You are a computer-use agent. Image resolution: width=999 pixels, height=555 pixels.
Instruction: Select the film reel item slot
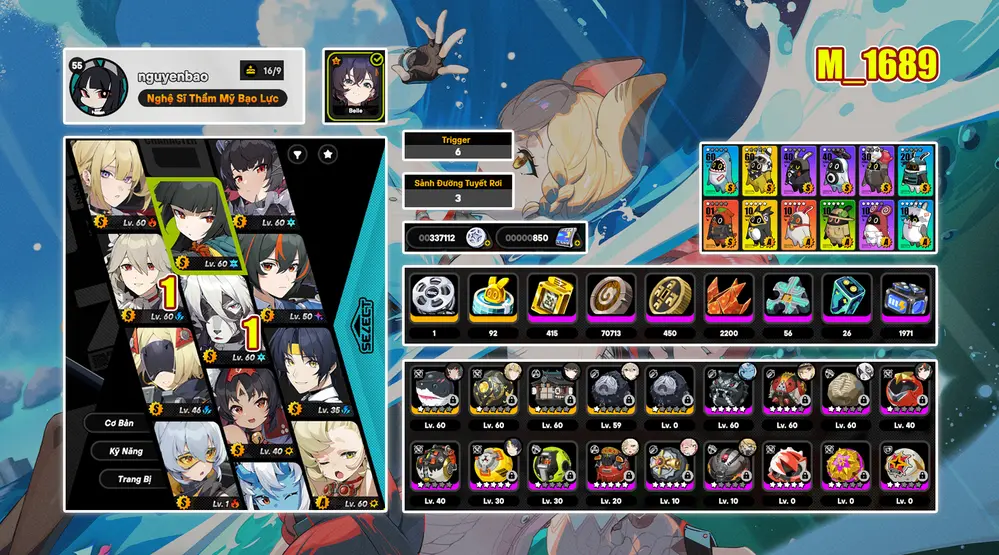[434, 296]
